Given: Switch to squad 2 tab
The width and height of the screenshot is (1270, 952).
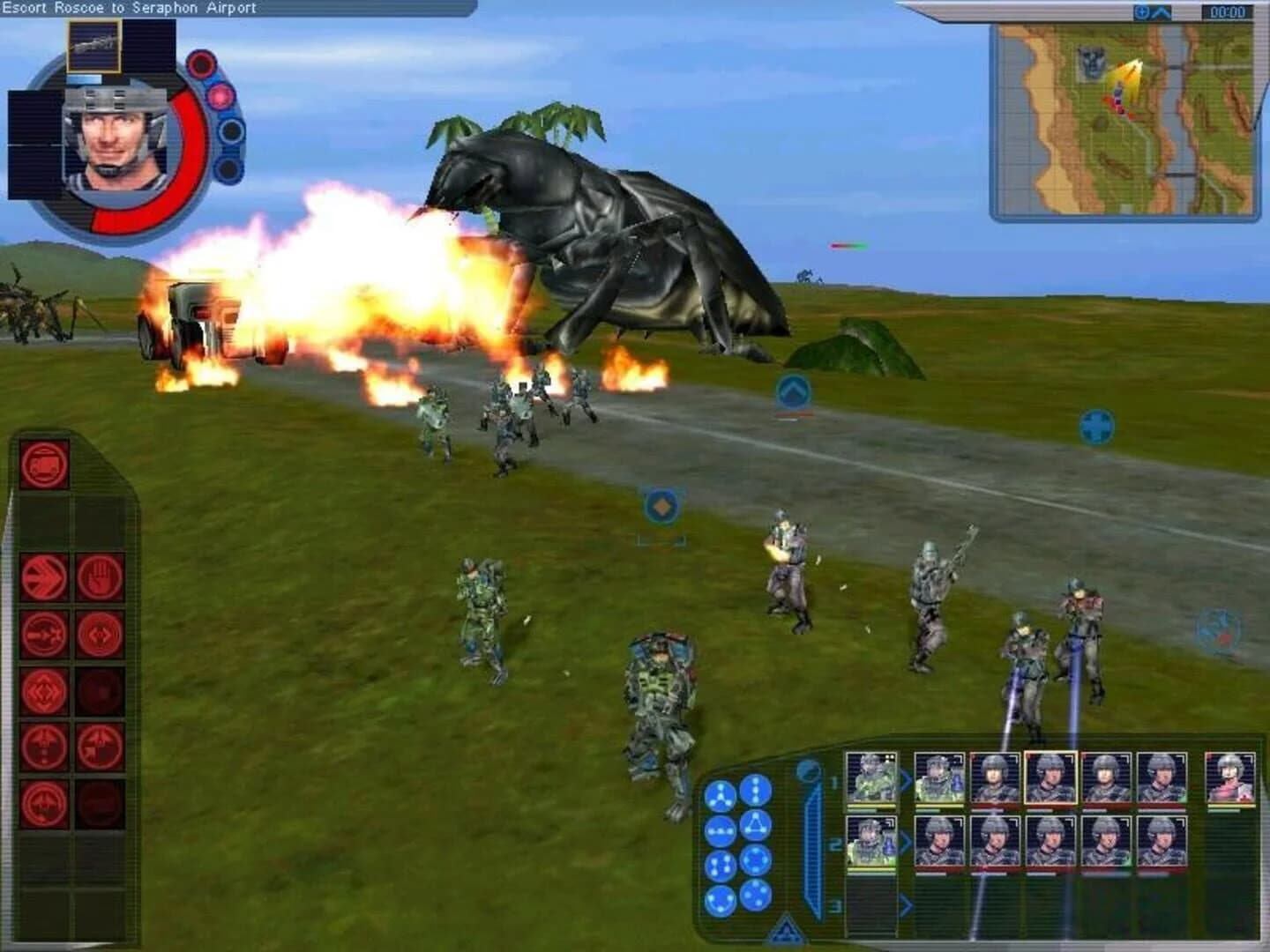Looking at the screenshot, I should point(835,844).
